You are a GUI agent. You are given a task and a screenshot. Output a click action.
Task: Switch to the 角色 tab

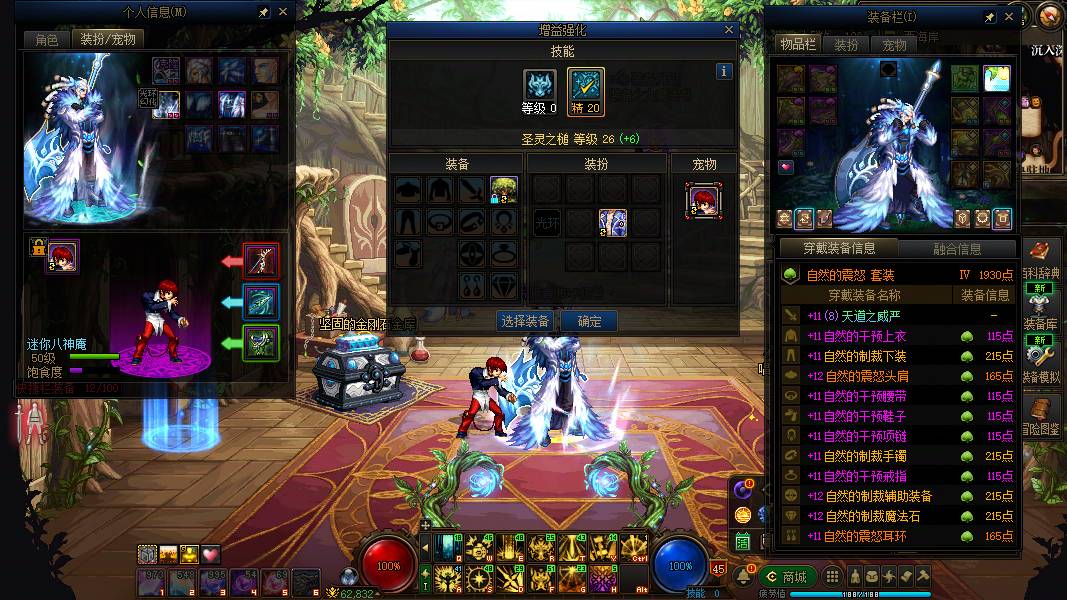pos(47,39)
